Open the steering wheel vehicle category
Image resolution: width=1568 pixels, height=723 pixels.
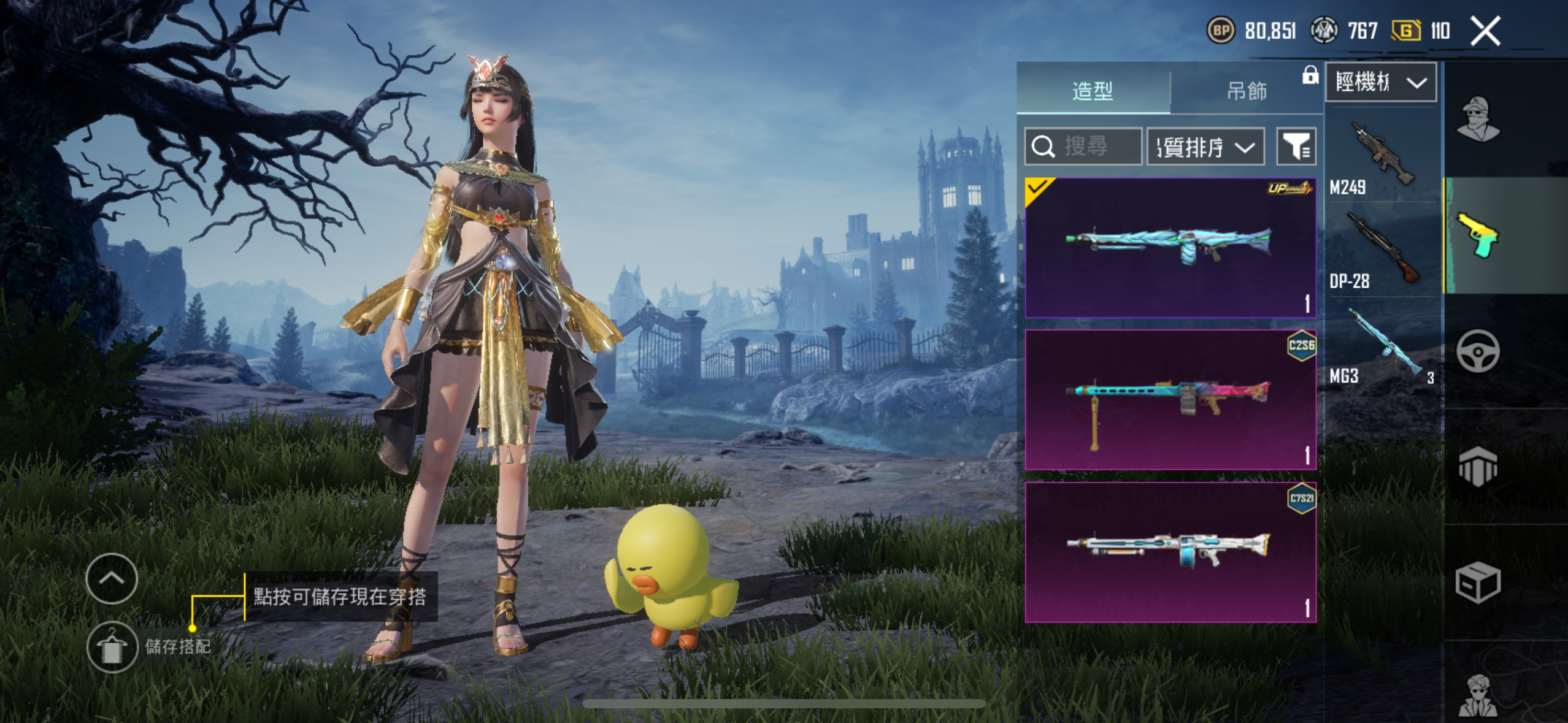pyautogui.click(x=1478, y=351)
